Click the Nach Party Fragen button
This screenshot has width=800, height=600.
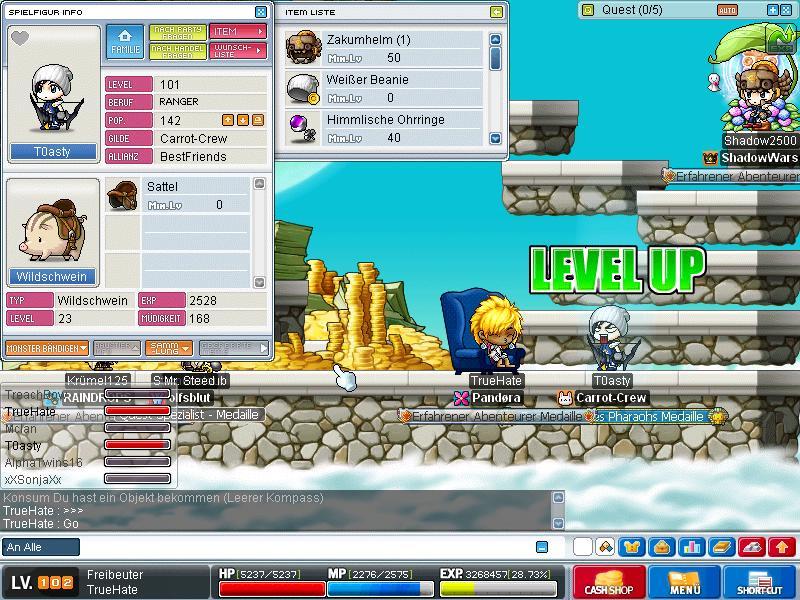177,32
